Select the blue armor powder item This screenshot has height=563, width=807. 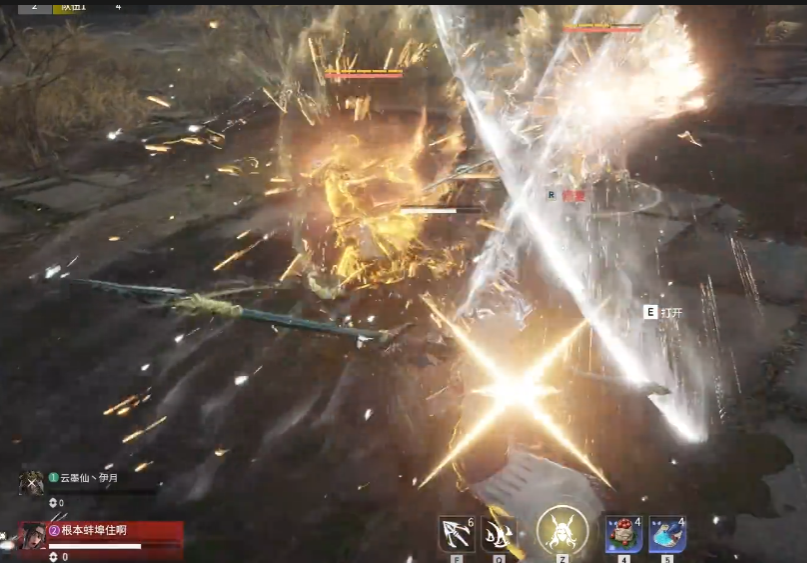coord(667,534)
